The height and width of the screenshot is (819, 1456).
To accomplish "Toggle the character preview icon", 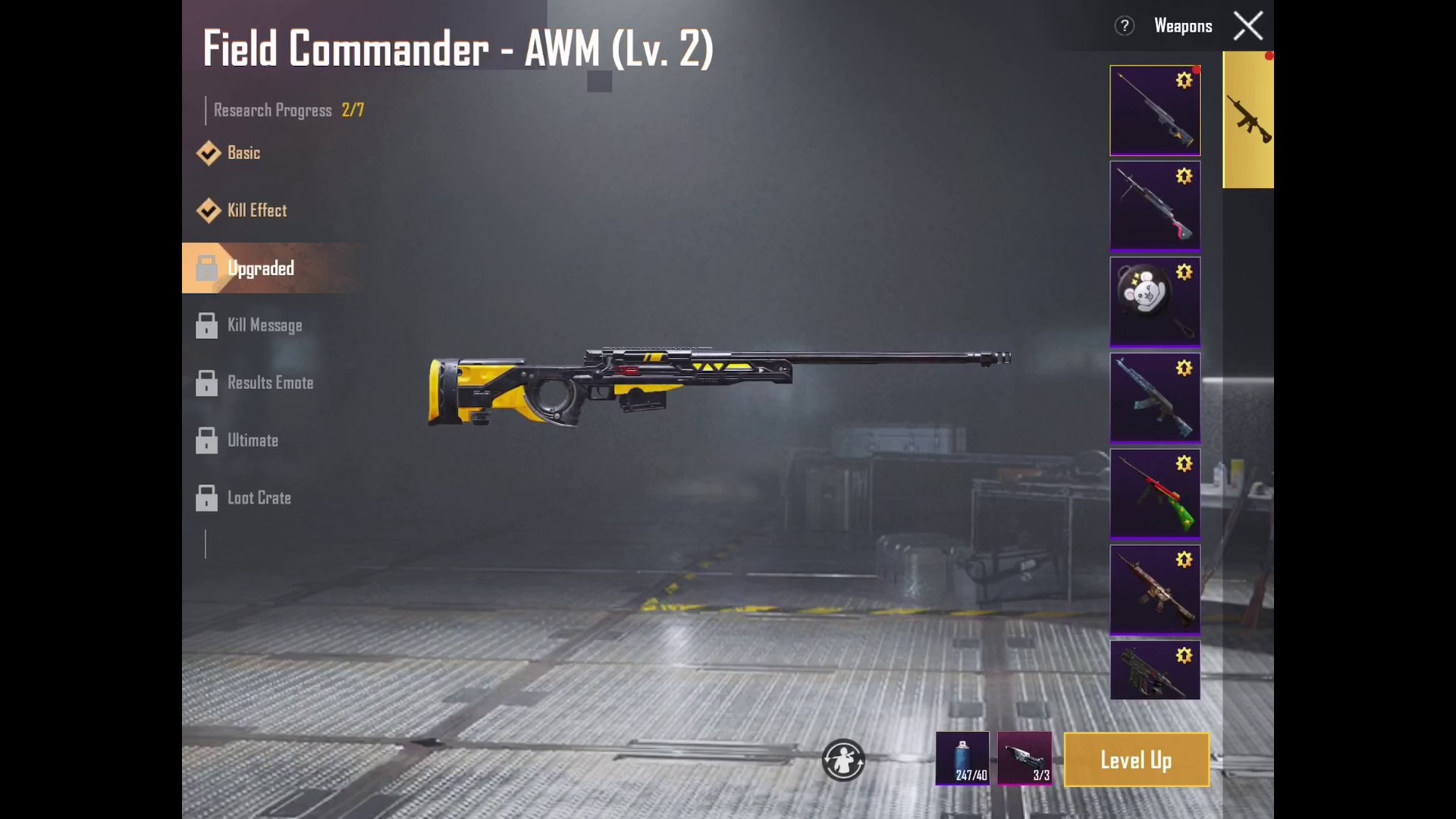I will tap(843, 760).
